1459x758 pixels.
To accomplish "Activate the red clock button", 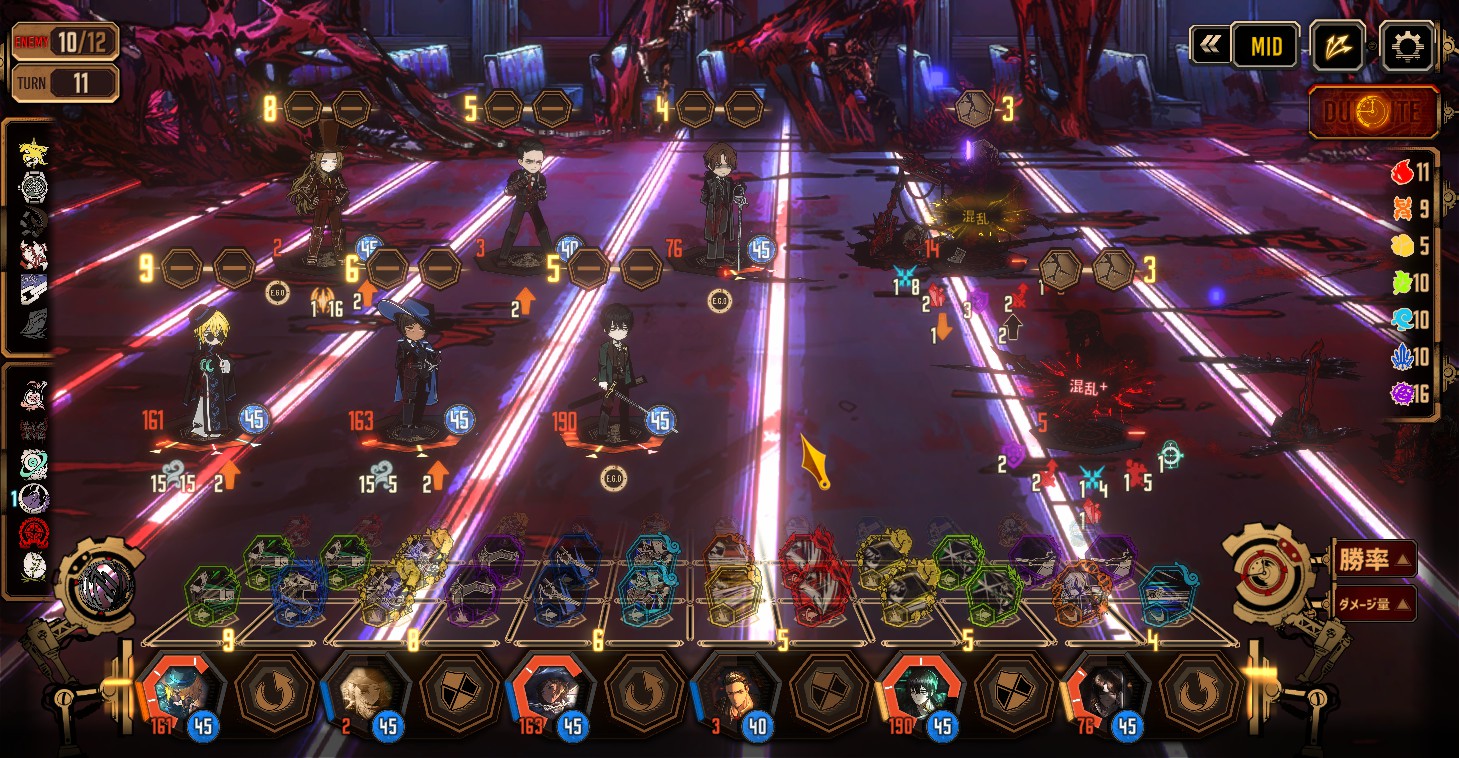I will point(1374,112).
